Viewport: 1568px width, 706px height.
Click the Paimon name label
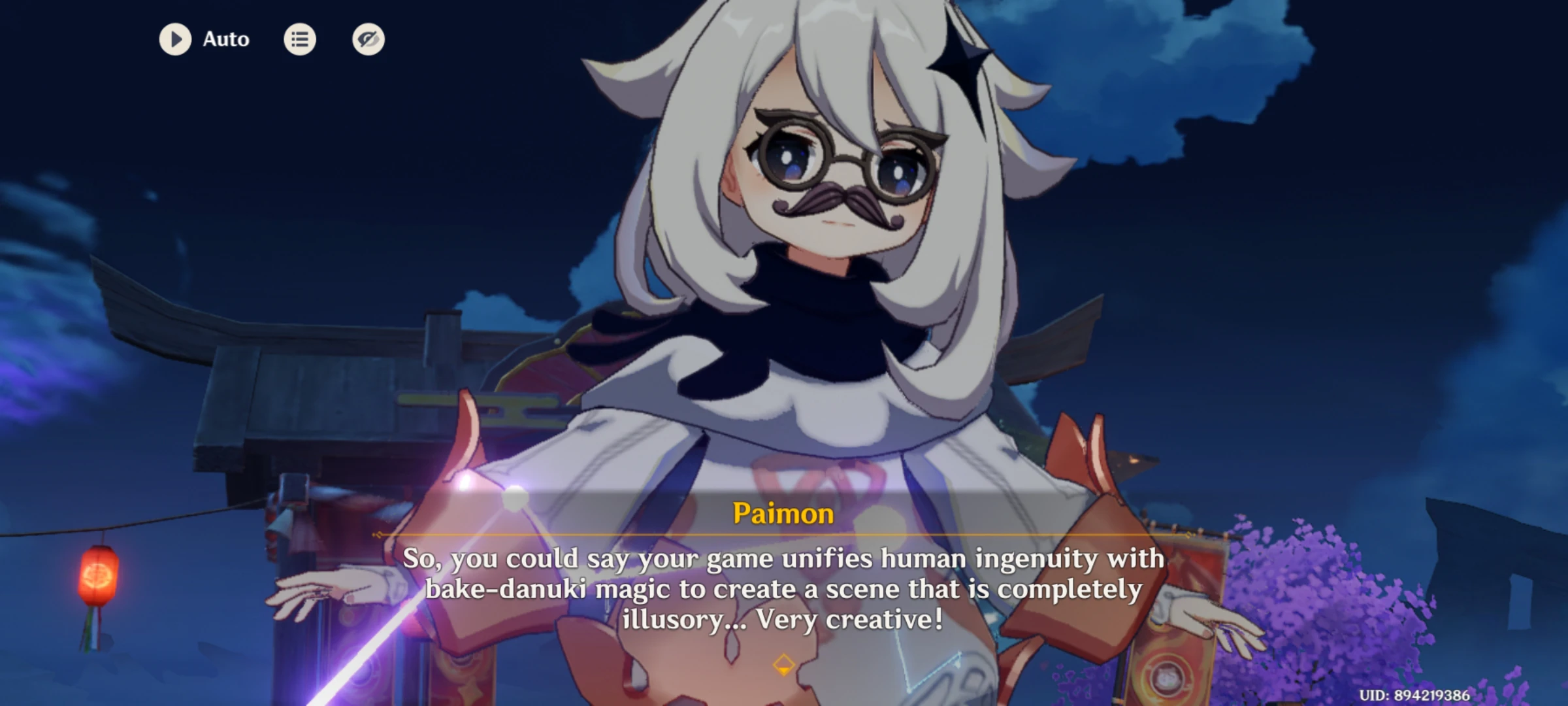click(783, 515)
